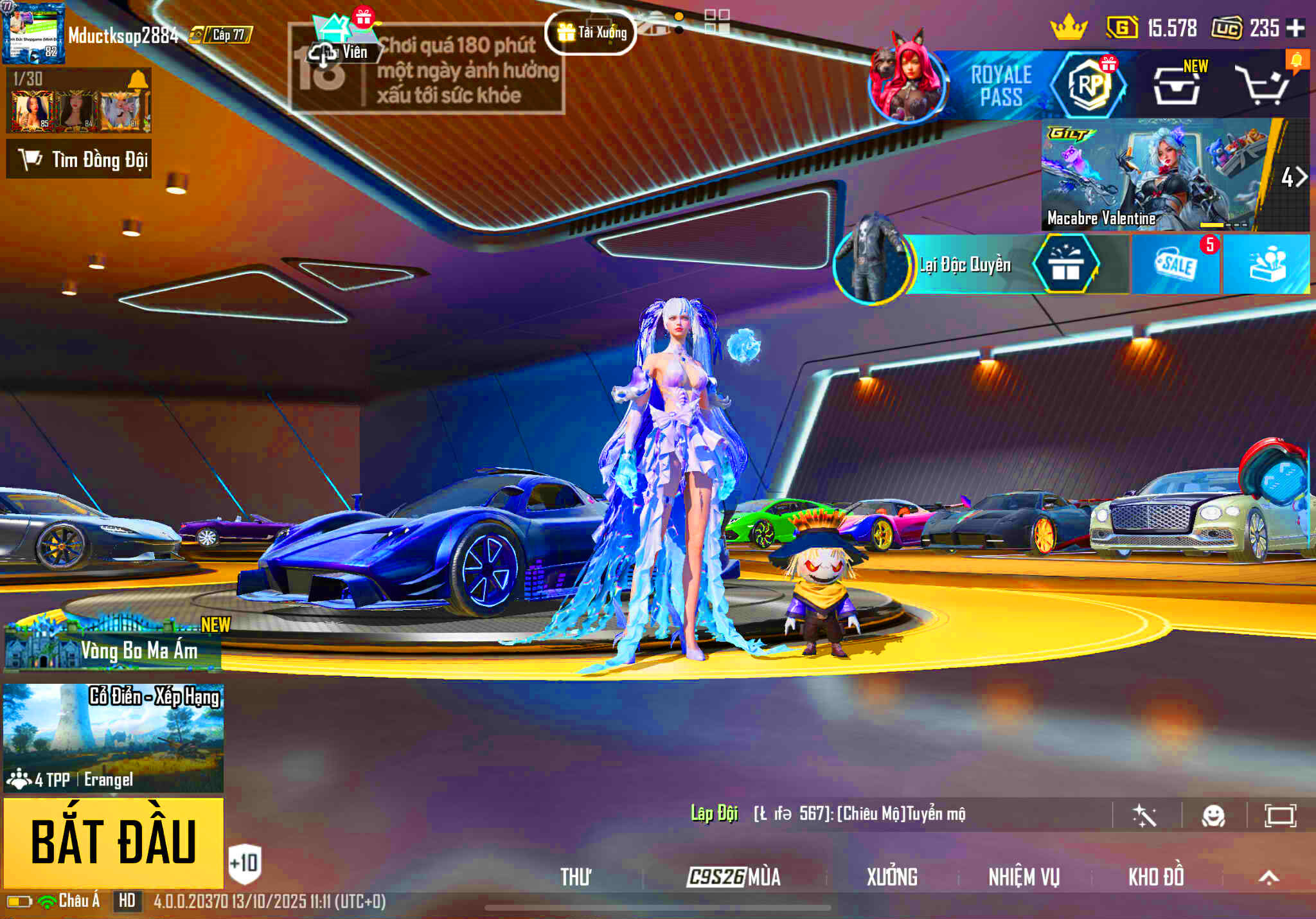Open the NHIỆM VỤ missions menu

1024,877
